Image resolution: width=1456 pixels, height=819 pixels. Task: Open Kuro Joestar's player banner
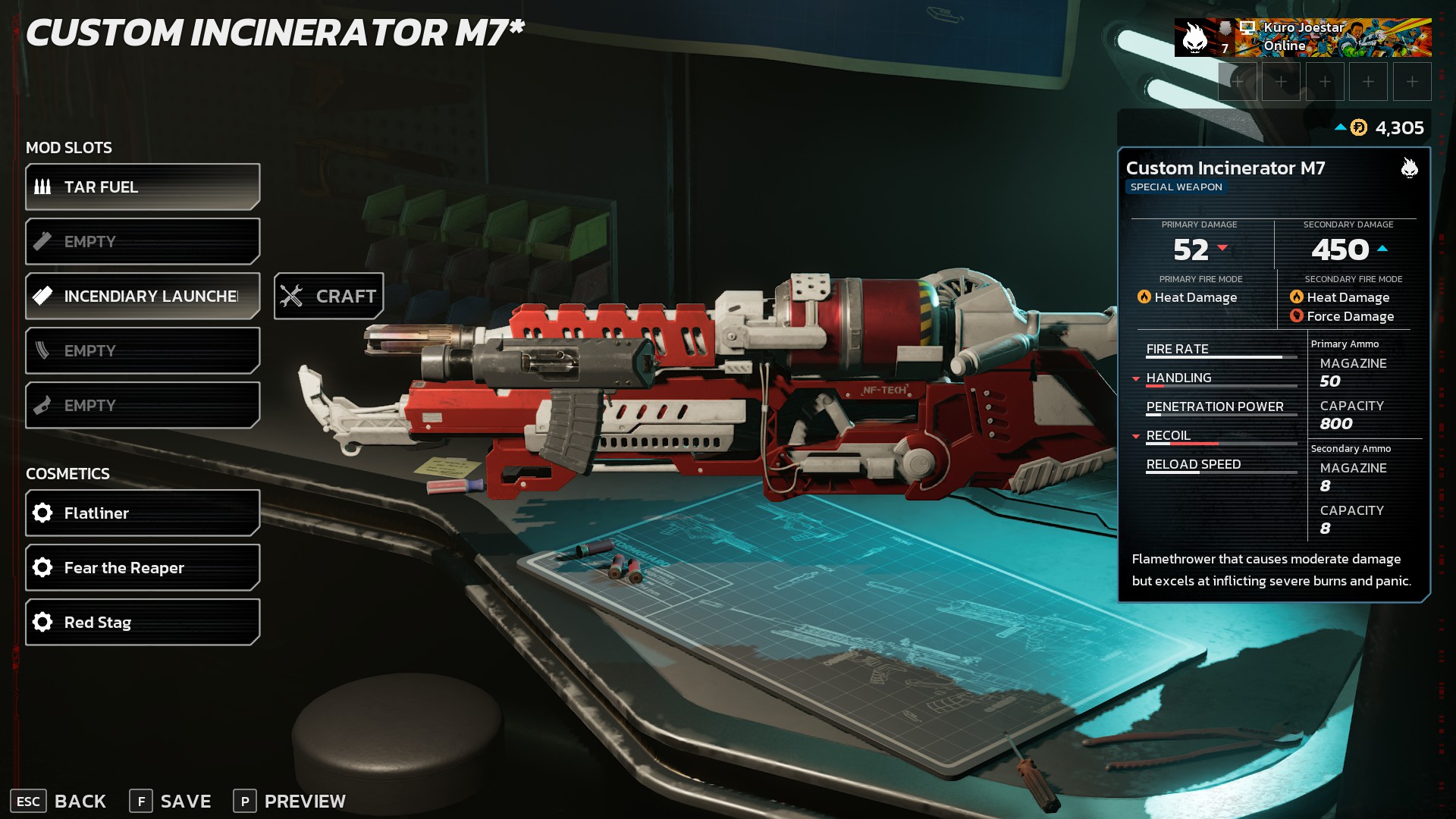point(1303,38)
